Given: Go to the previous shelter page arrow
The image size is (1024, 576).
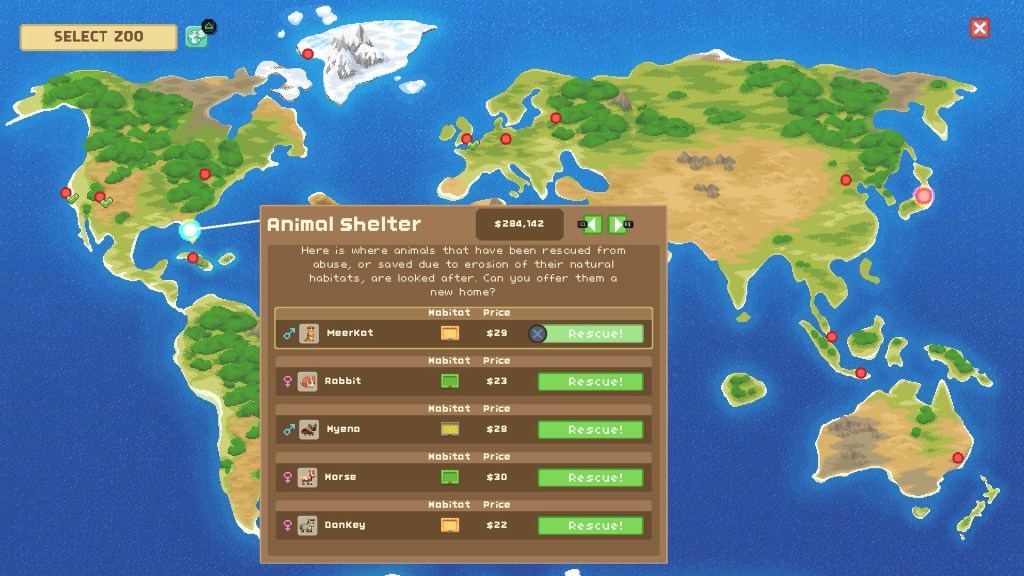Looking at the screenshot, I should pyautogui.click(x=592, y=225).
